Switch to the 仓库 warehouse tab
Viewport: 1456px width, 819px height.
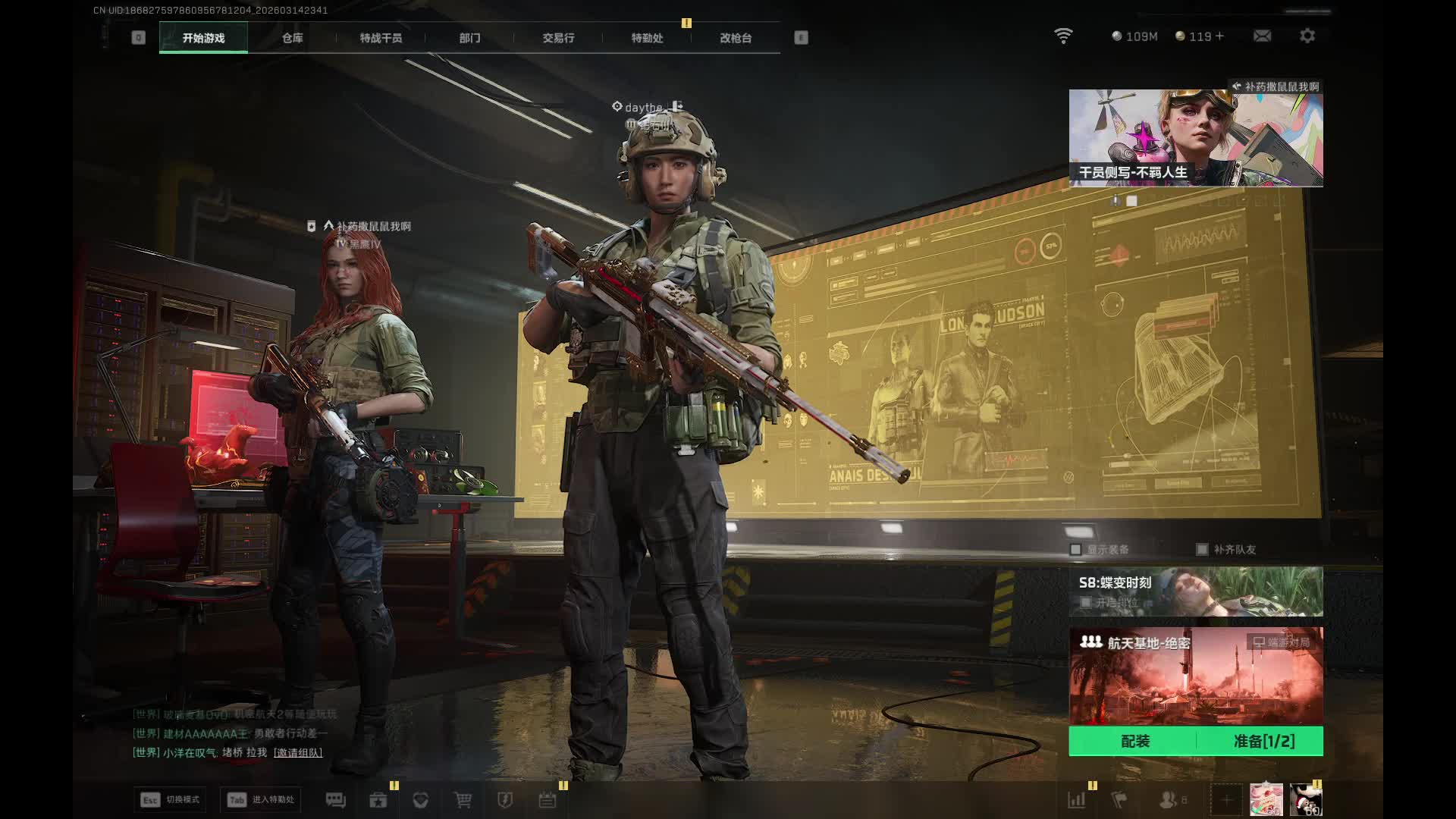(292, 38)
